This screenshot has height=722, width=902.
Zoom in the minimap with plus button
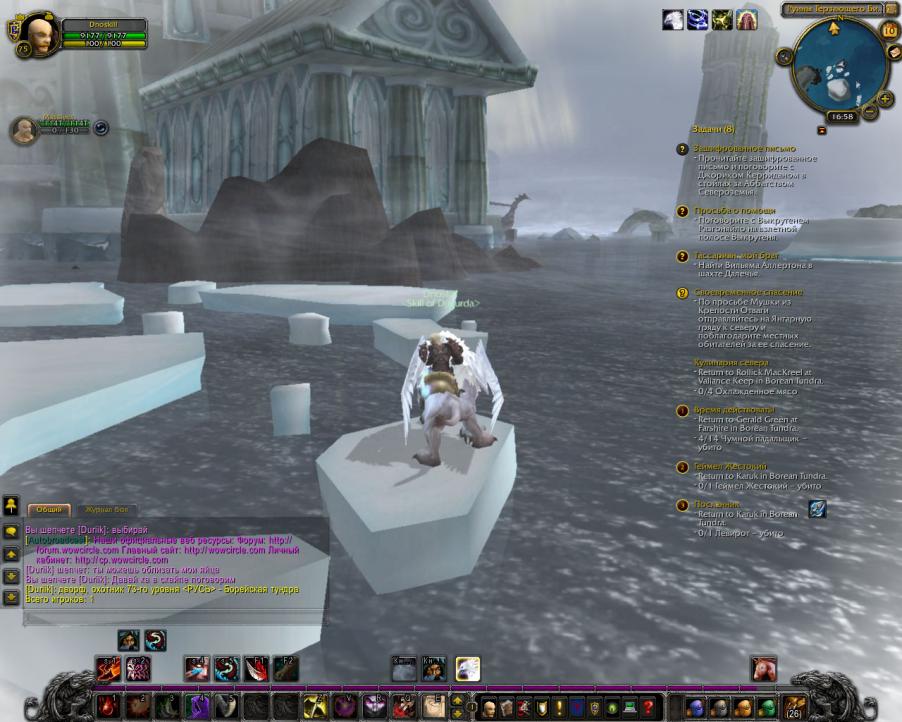[884, 98]
